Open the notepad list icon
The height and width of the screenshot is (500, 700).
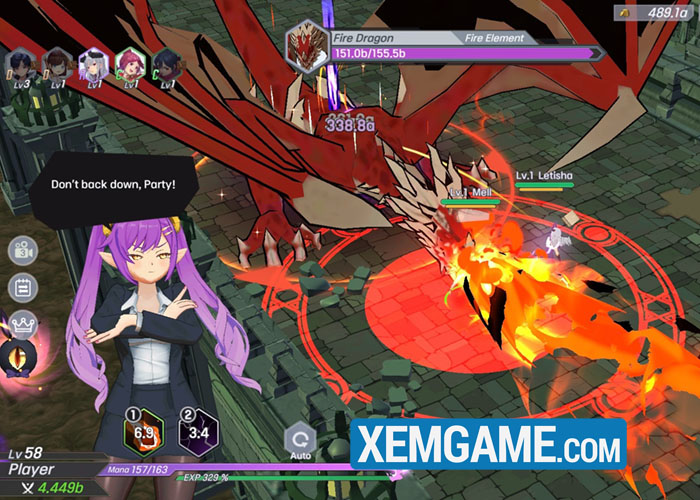point(22,287)
